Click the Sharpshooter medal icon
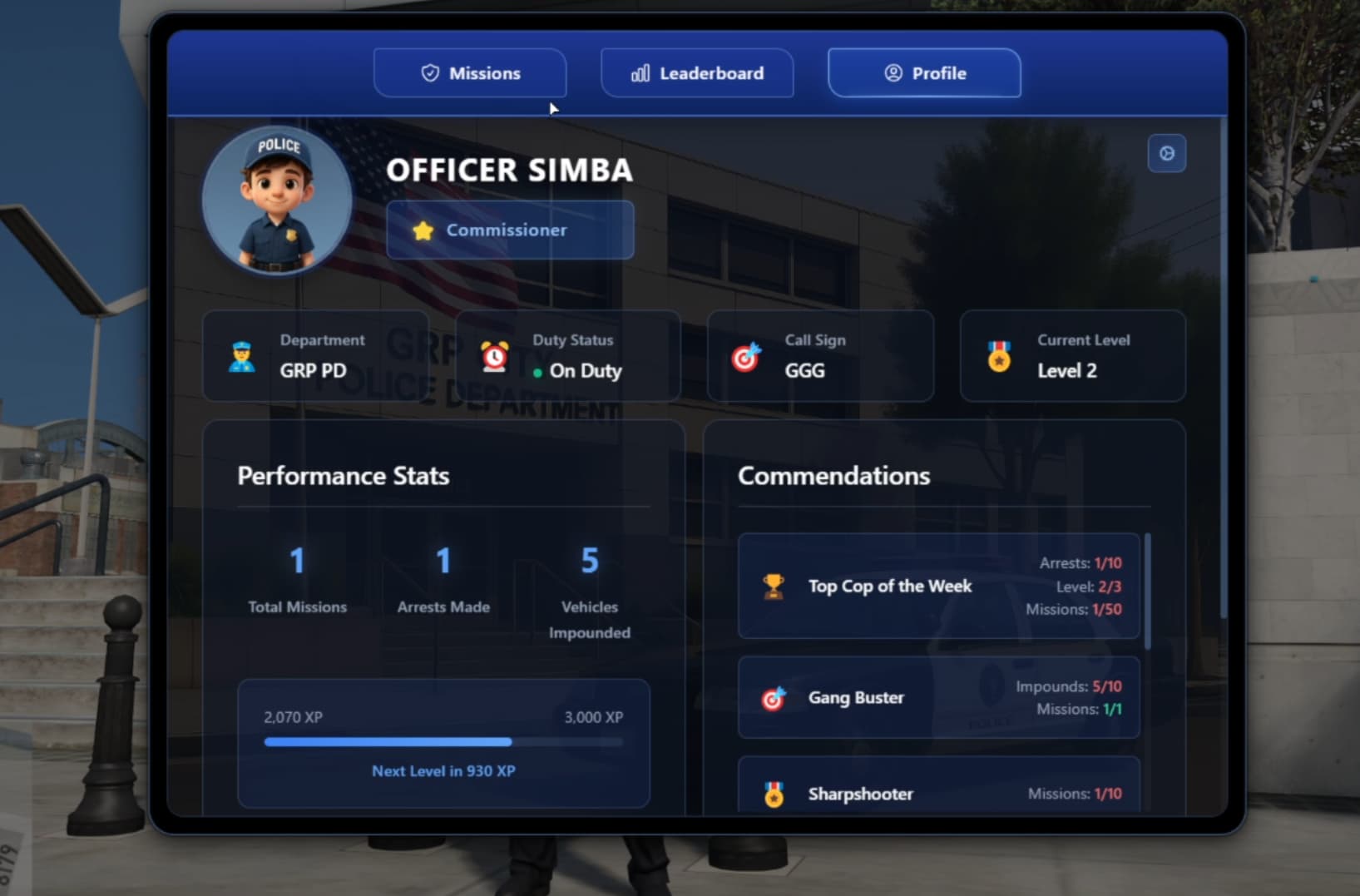Viewport: 1360px width, 896px height. (773, 795)
